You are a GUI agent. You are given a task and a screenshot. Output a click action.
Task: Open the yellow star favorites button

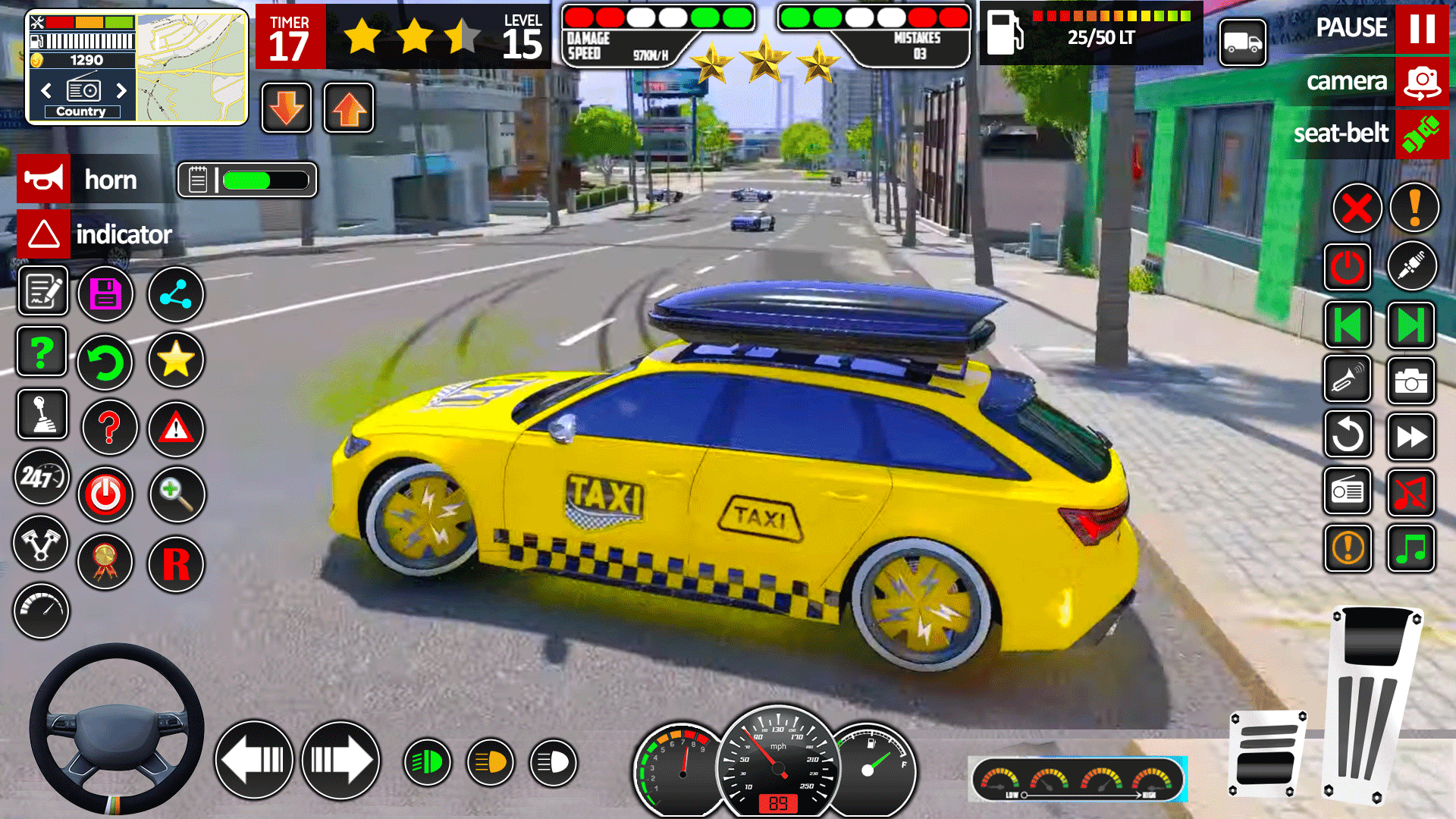pyautogui.click(x=175, y=359)
